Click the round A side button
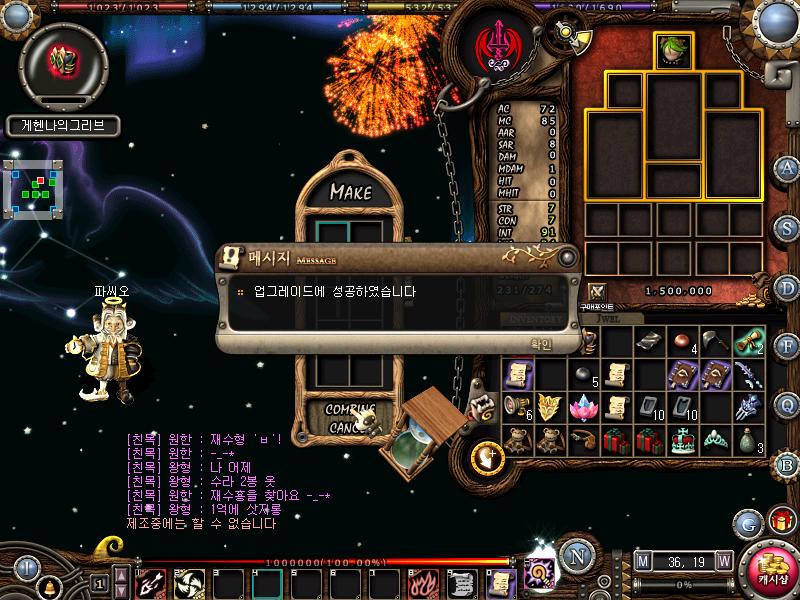The width and height of the screenshot is (800, 600). click(x=788, y=168)
